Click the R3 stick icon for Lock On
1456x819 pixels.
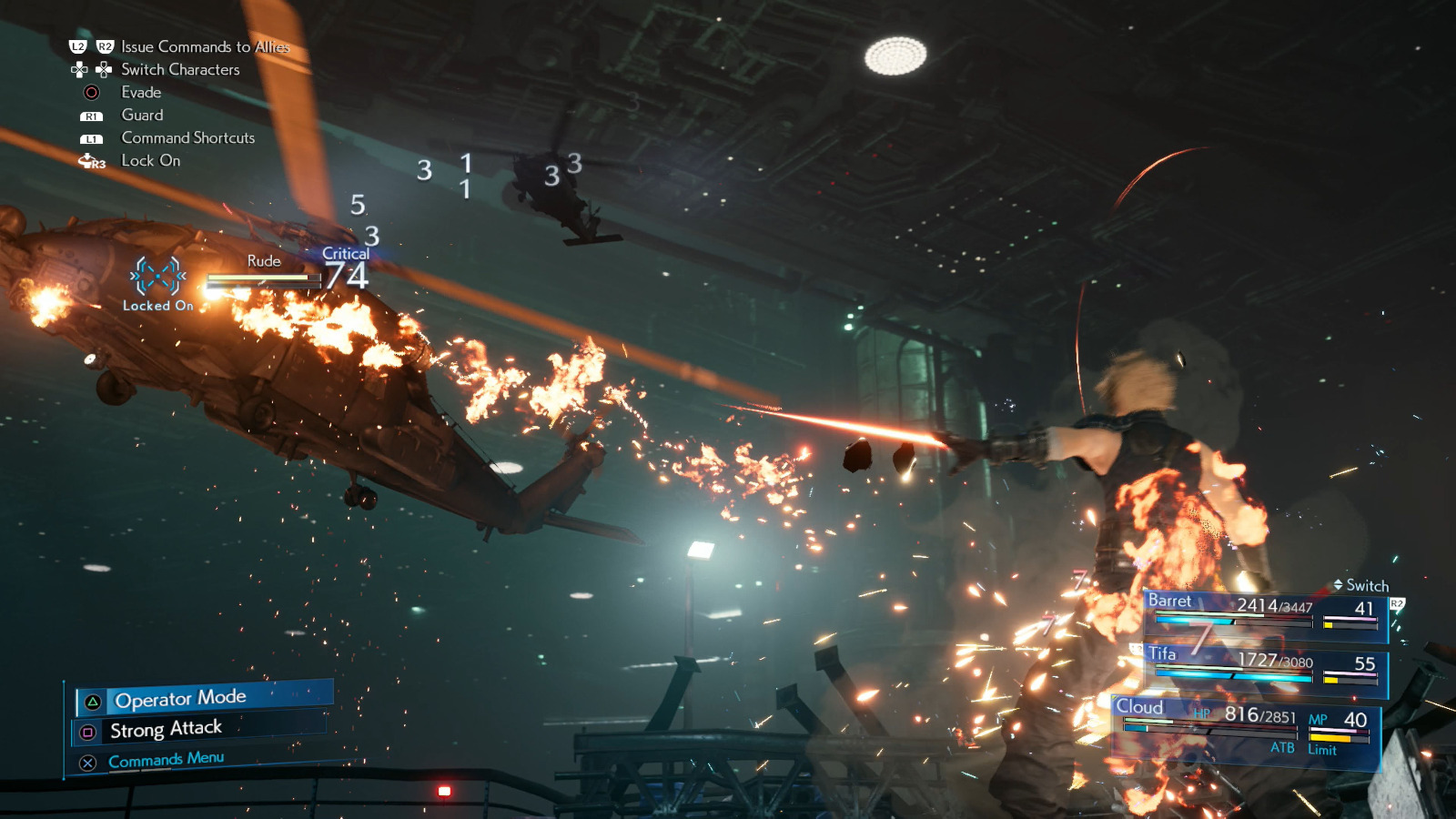pyautogui.click(x=89, y=160)
